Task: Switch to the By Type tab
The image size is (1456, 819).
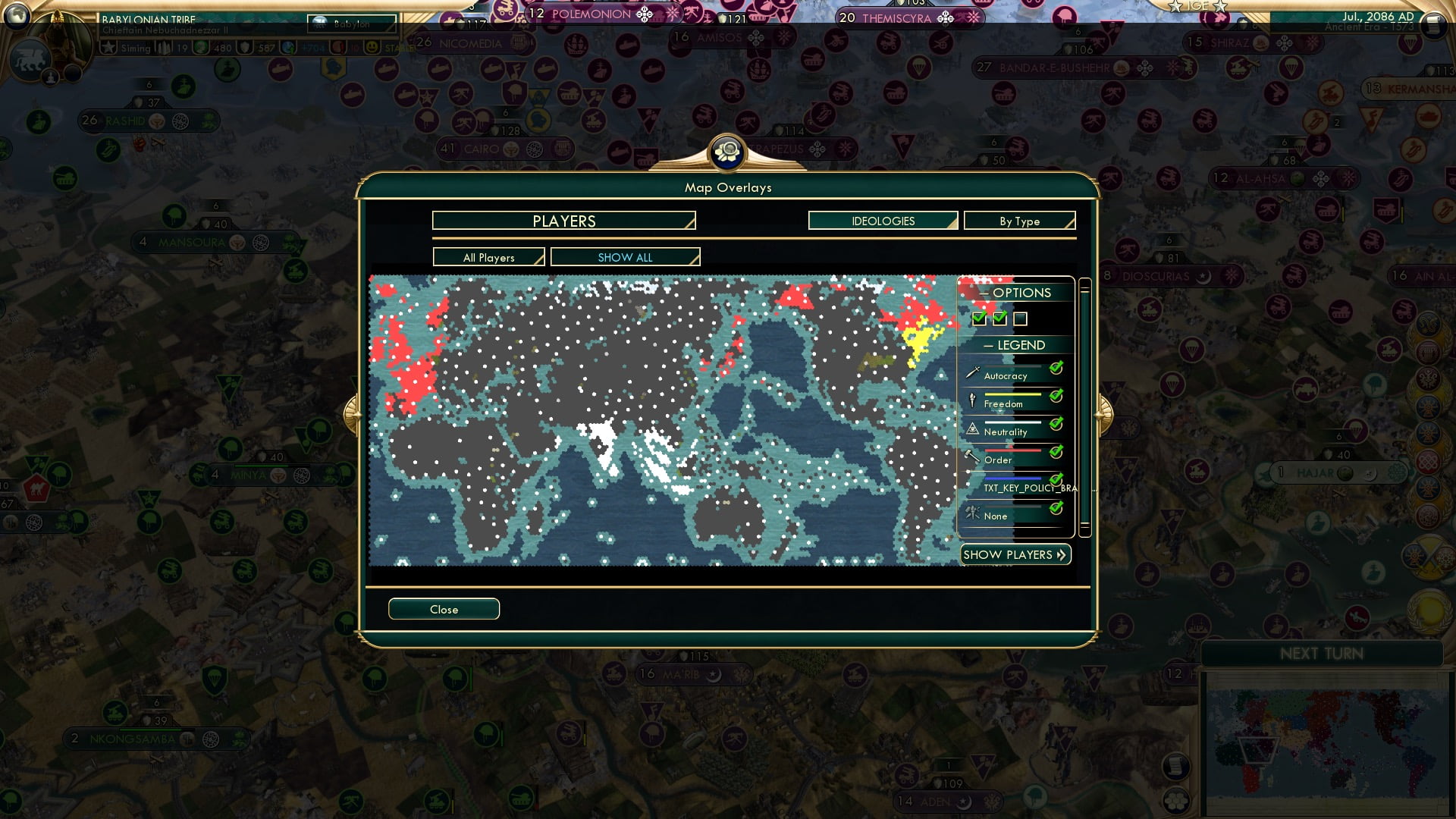Action: click(1019, 221)
